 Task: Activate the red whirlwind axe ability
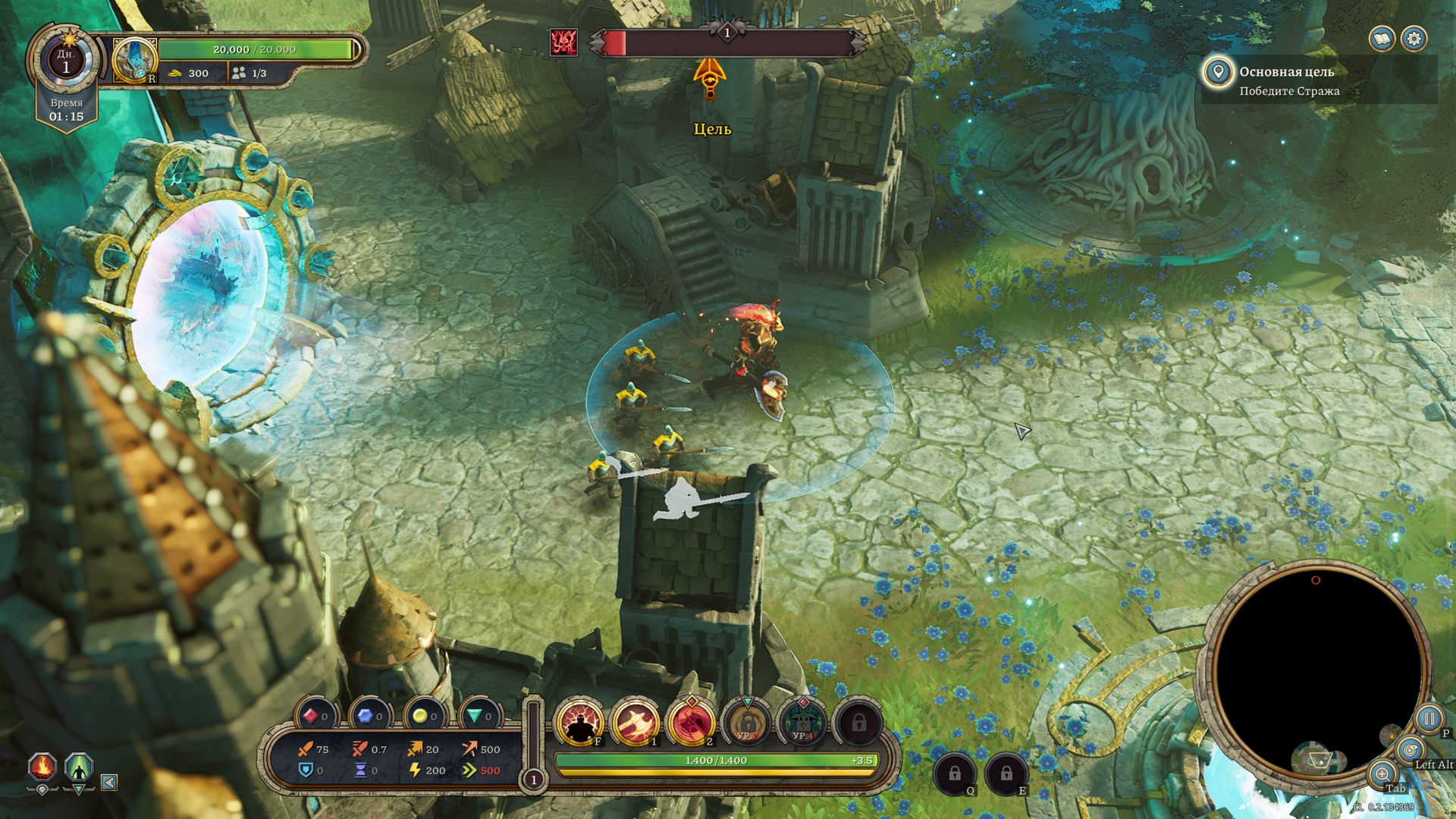(x=691, y=721)
